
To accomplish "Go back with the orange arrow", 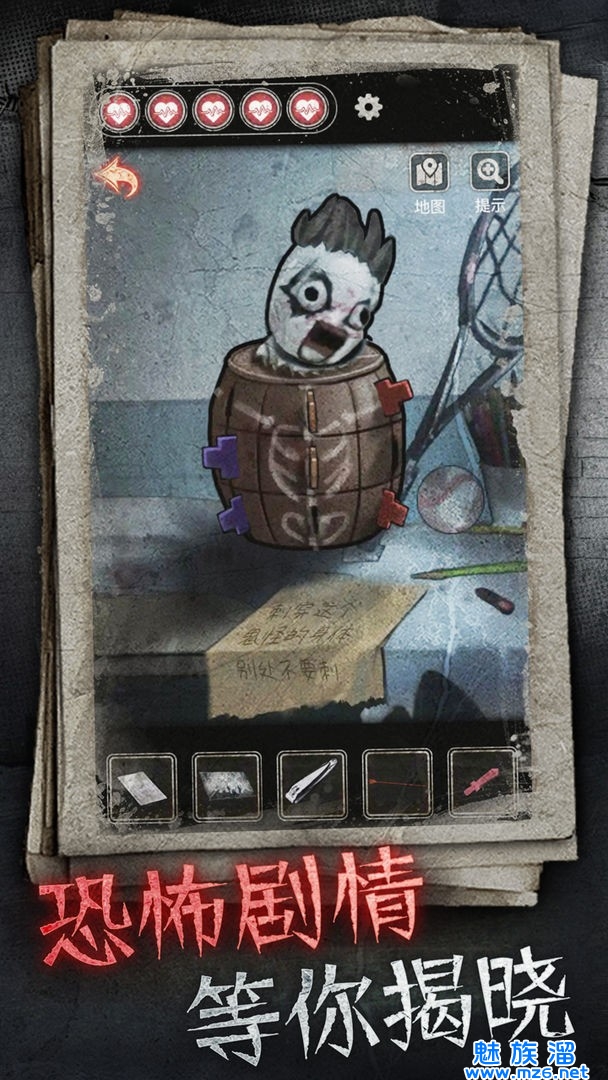I will coord(116,180).
